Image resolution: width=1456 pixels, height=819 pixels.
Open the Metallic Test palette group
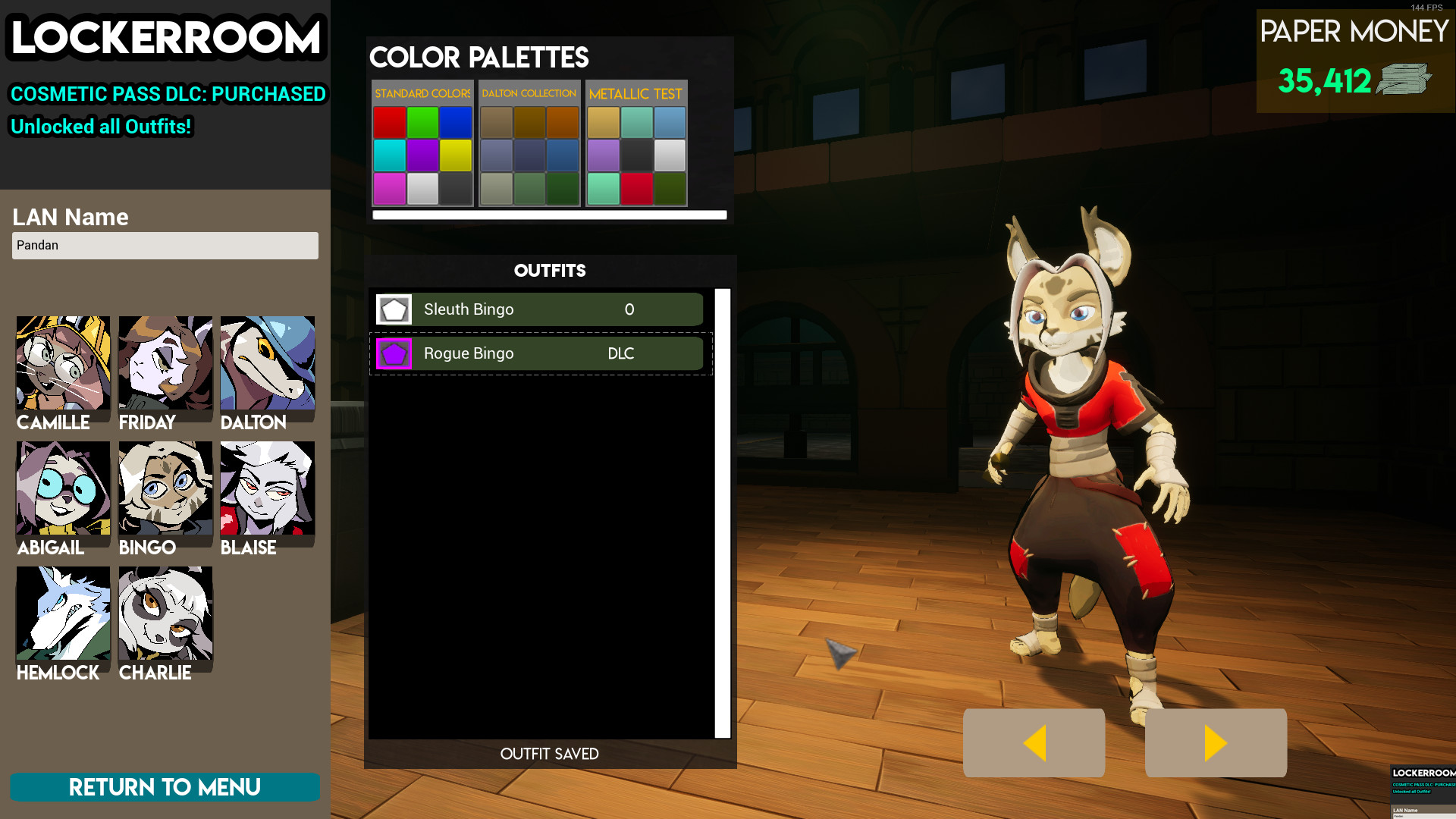point(637,93)
